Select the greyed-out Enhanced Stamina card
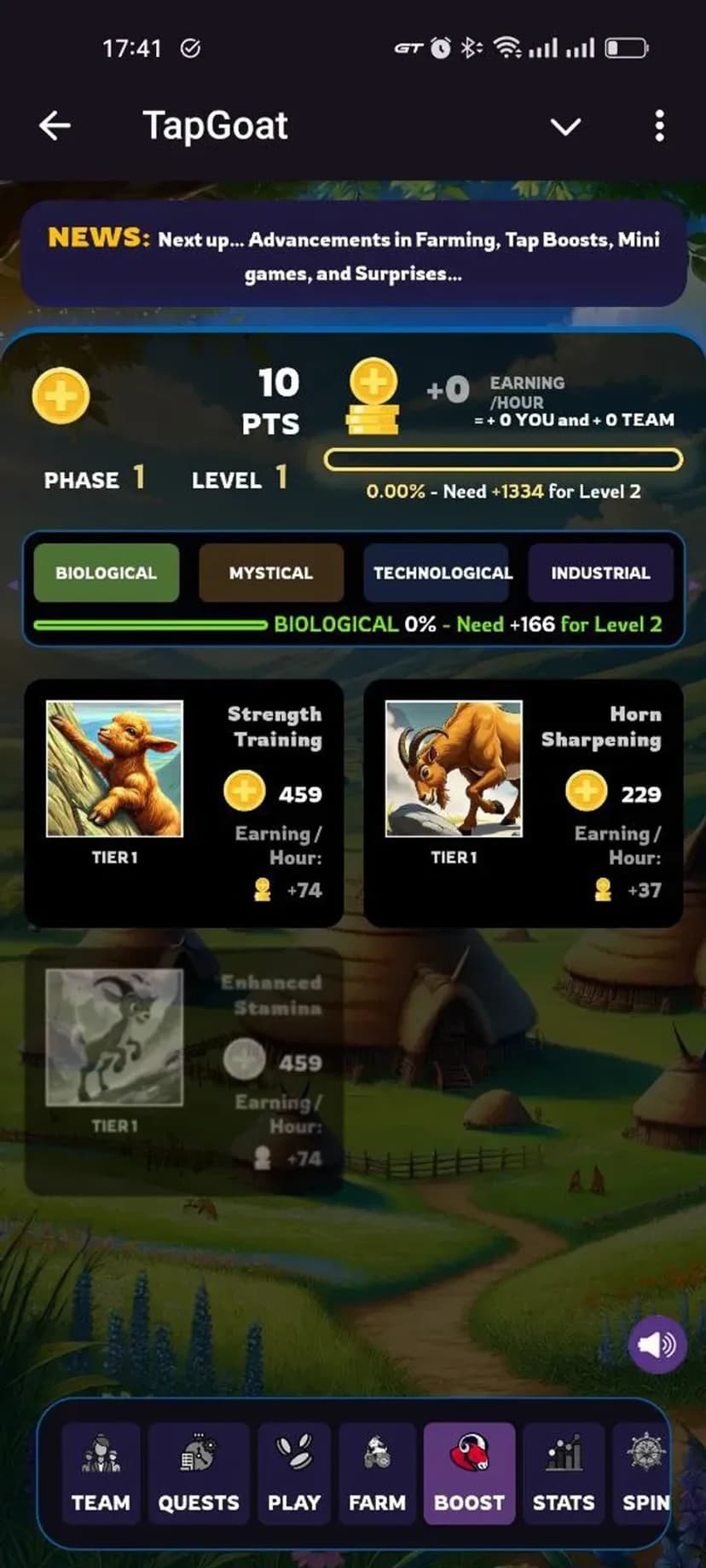Viewport: 706px width, 1568px height. coord(183,1071)
